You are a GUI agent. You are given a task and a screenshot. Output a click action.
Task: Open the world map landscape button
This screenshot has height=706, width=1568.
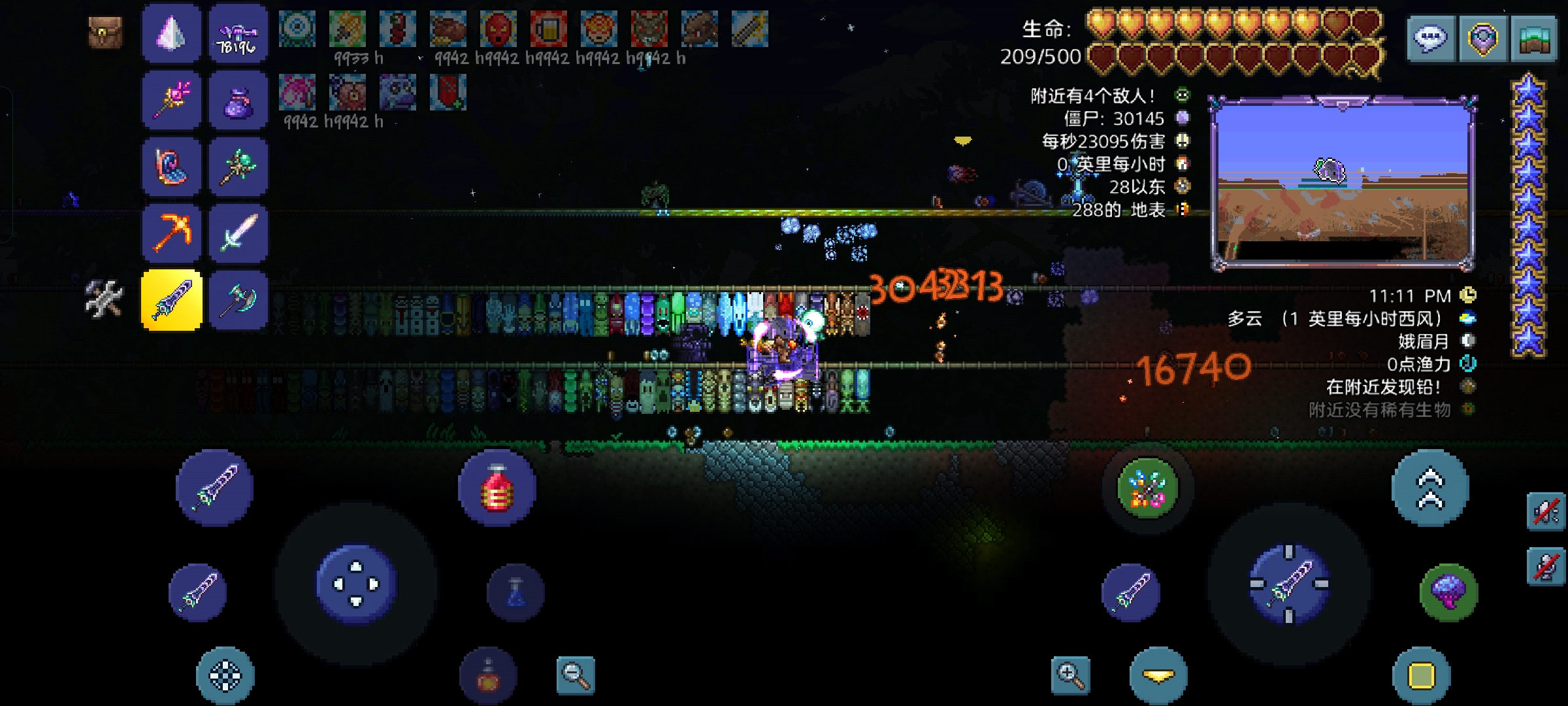pyautogui.click(x=1533, y=39)
